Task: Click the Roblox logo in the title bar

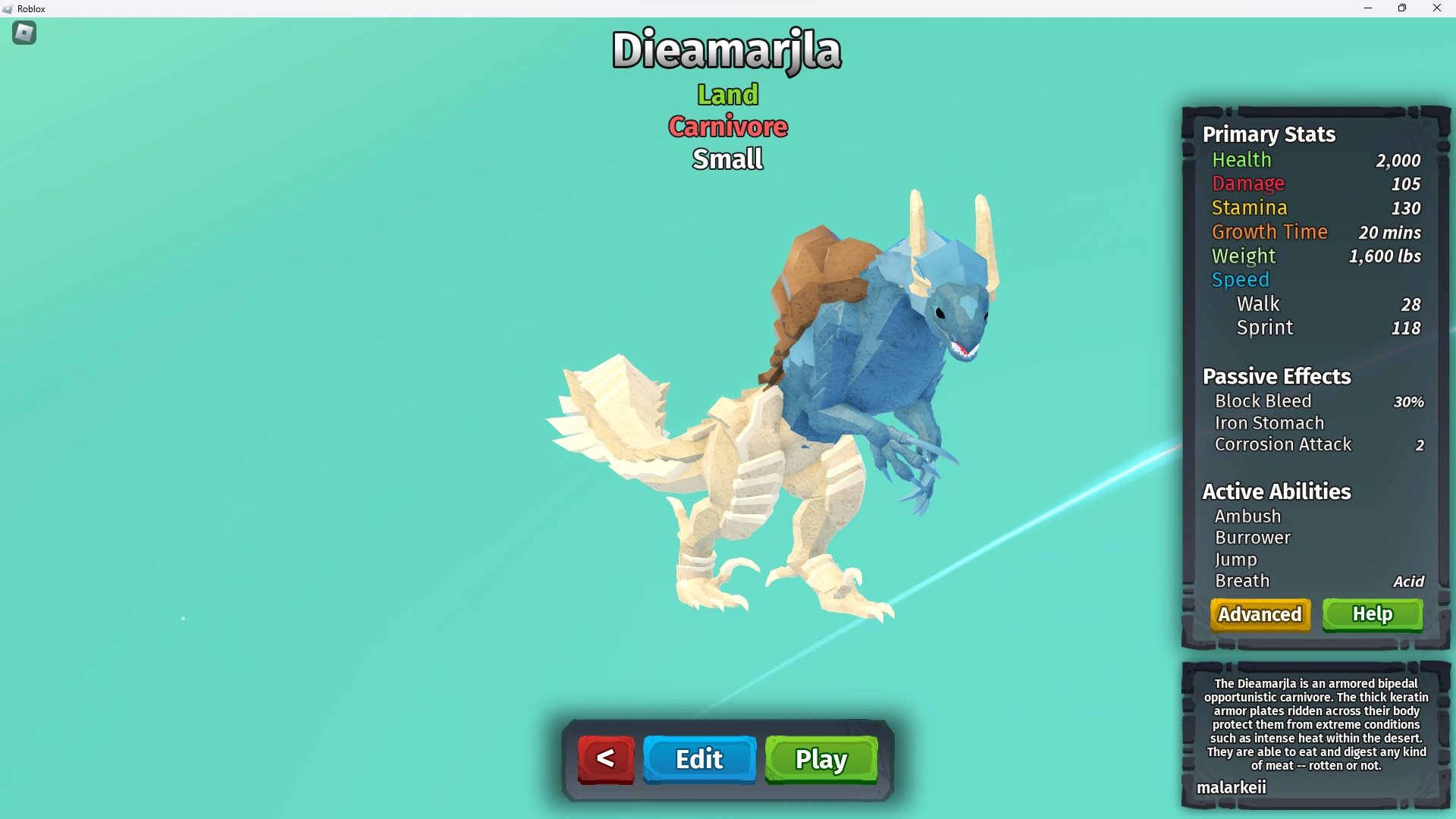Action: [8, 8]
